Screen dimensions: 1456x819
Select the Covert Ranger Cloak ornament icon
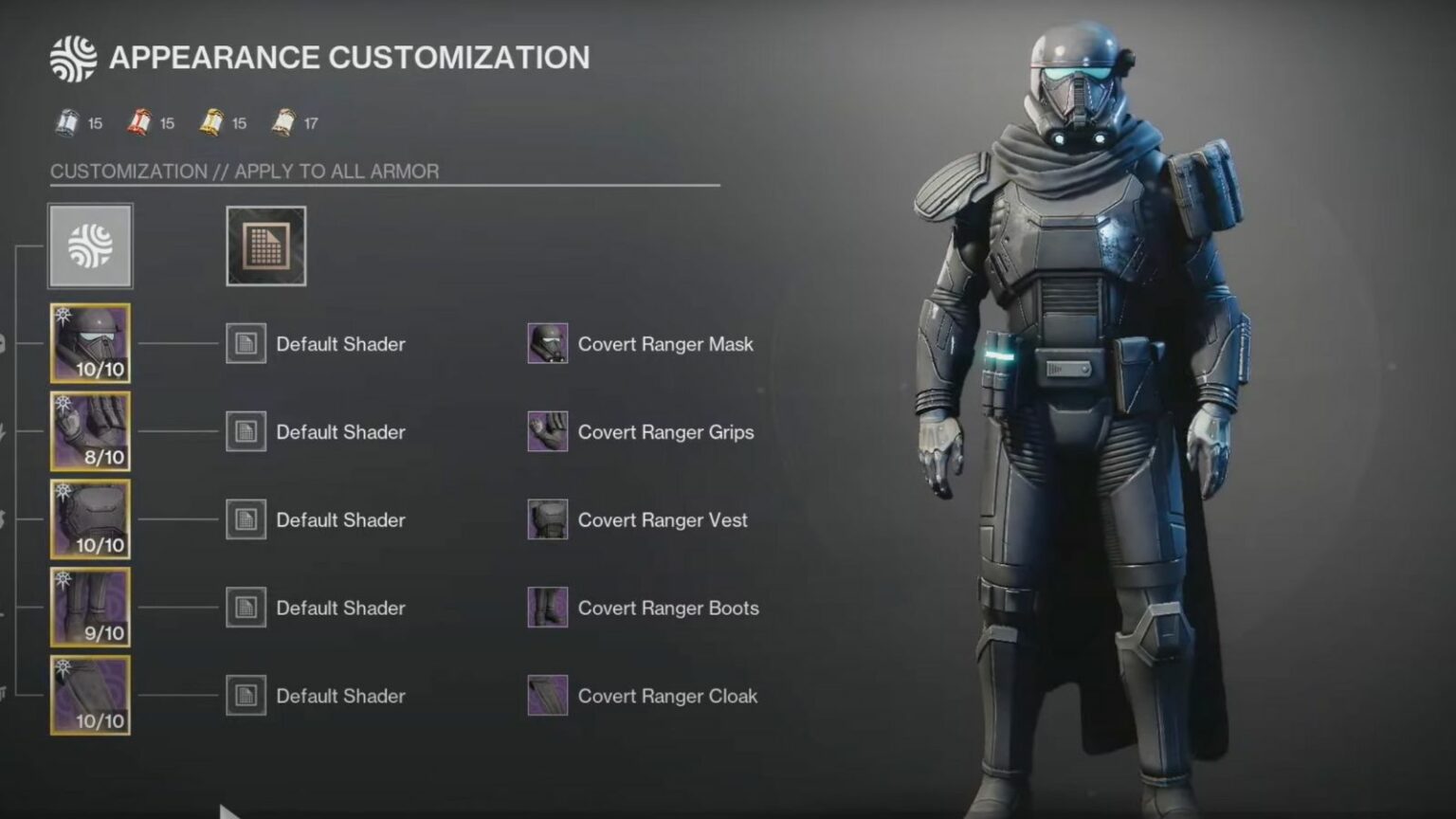pos(546,695)
